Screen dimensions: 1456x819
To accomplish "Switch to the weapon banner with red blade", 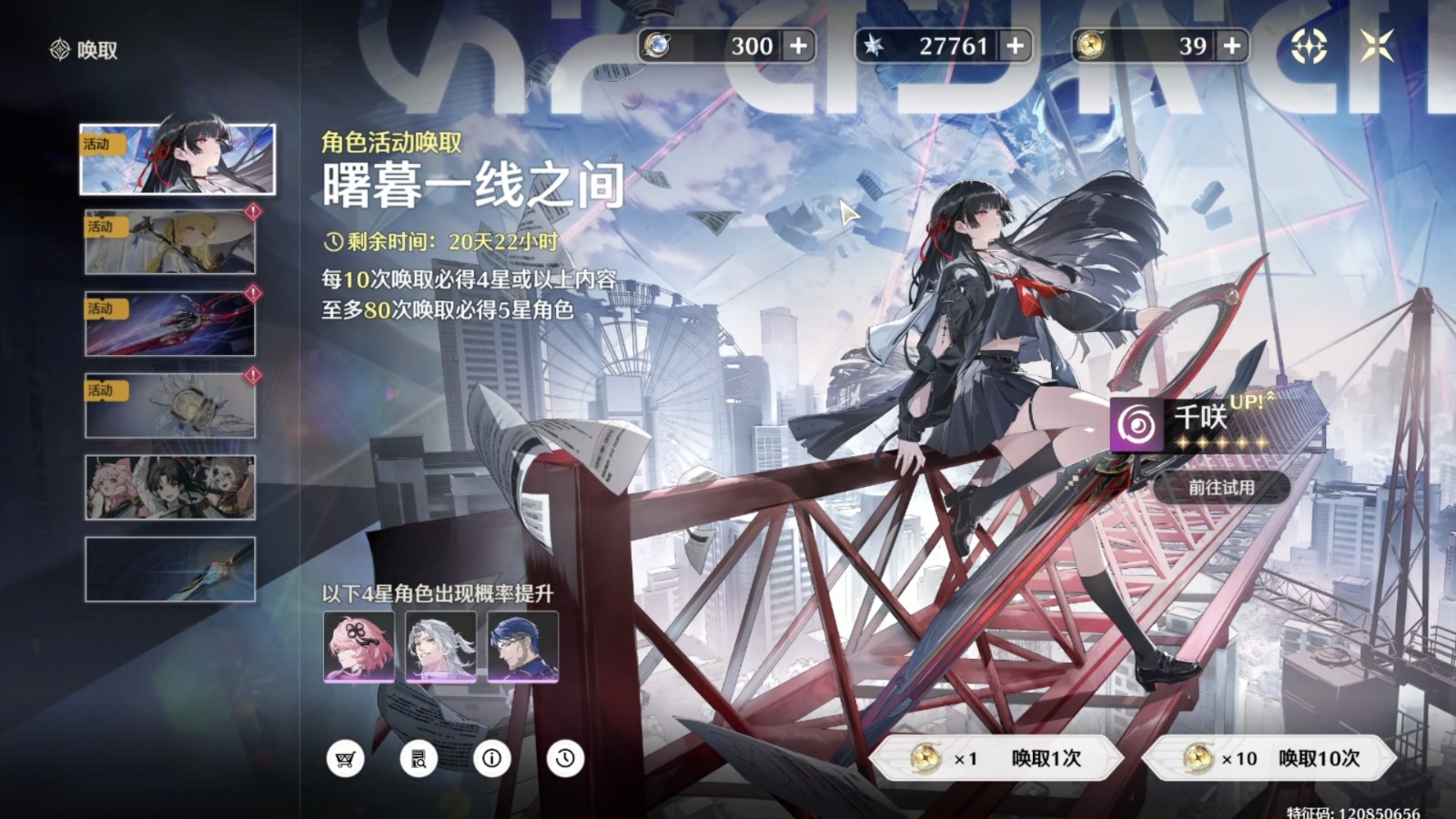I will [168, 321].
